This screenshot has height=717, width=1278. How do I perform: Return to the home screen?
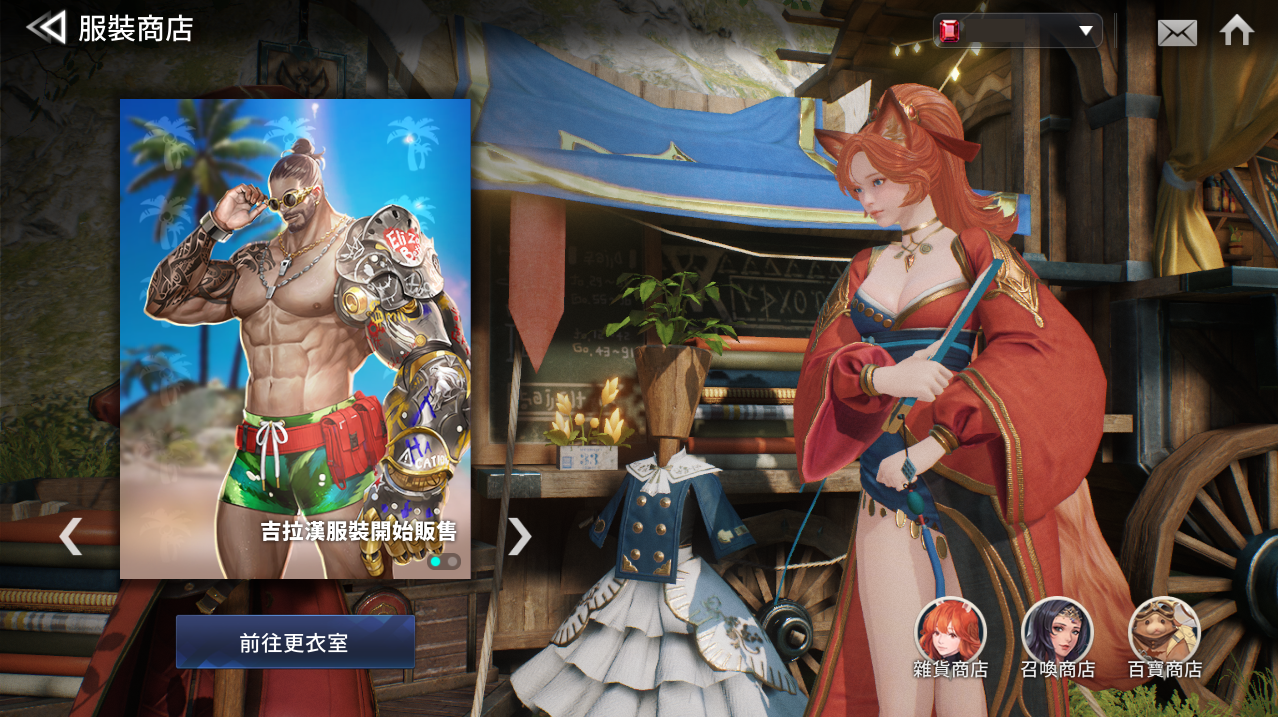tap(1237, 30)
